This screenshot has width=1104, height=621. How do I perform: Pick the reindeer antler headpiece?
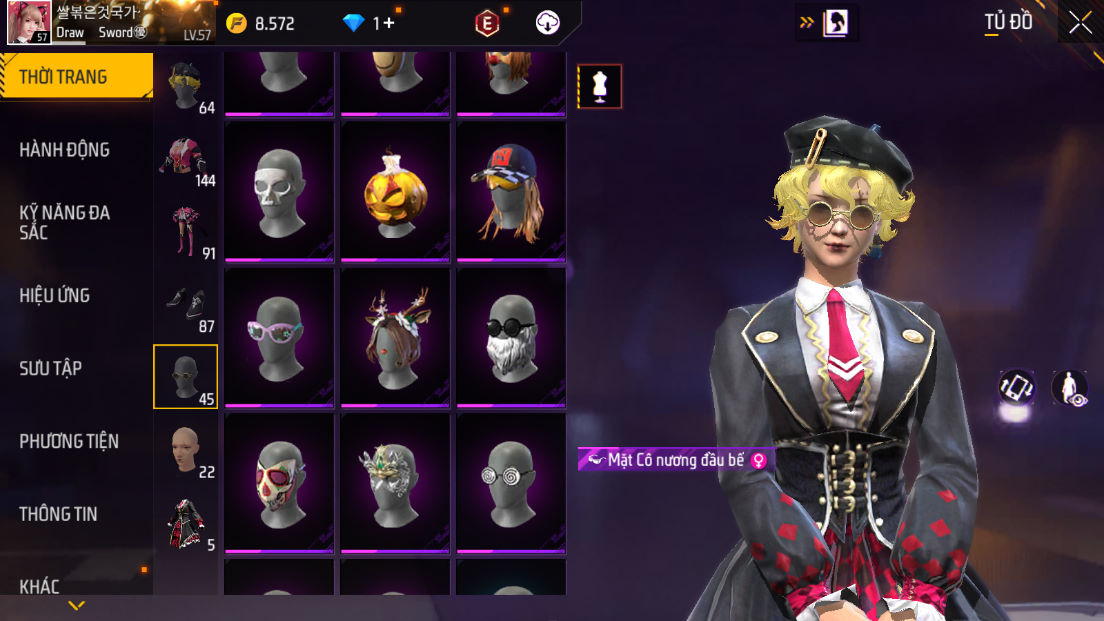tap(395, 337)
